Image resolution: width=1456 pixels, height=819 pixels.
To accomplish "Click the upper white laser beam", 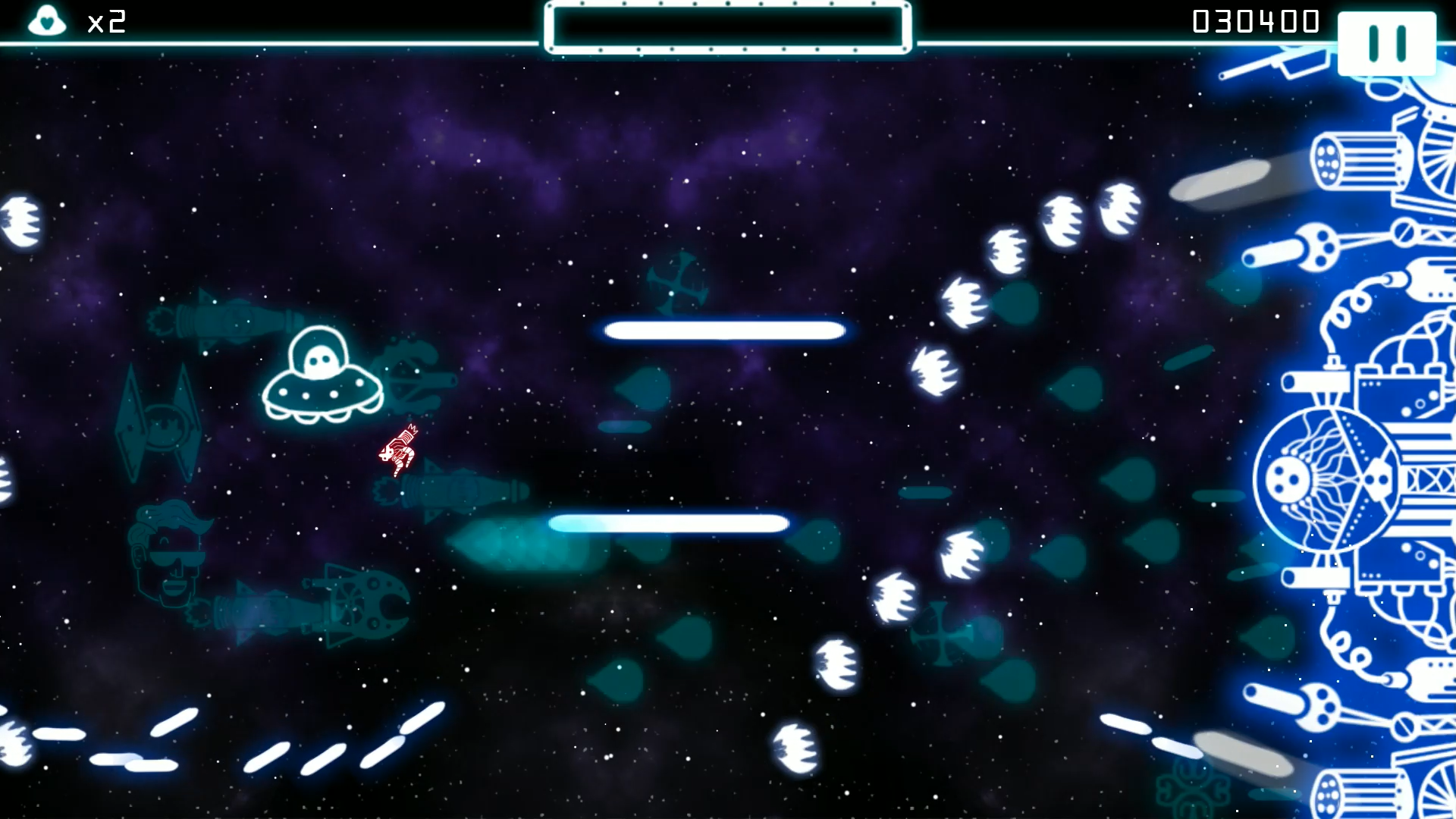I will [x=723, y=329].
